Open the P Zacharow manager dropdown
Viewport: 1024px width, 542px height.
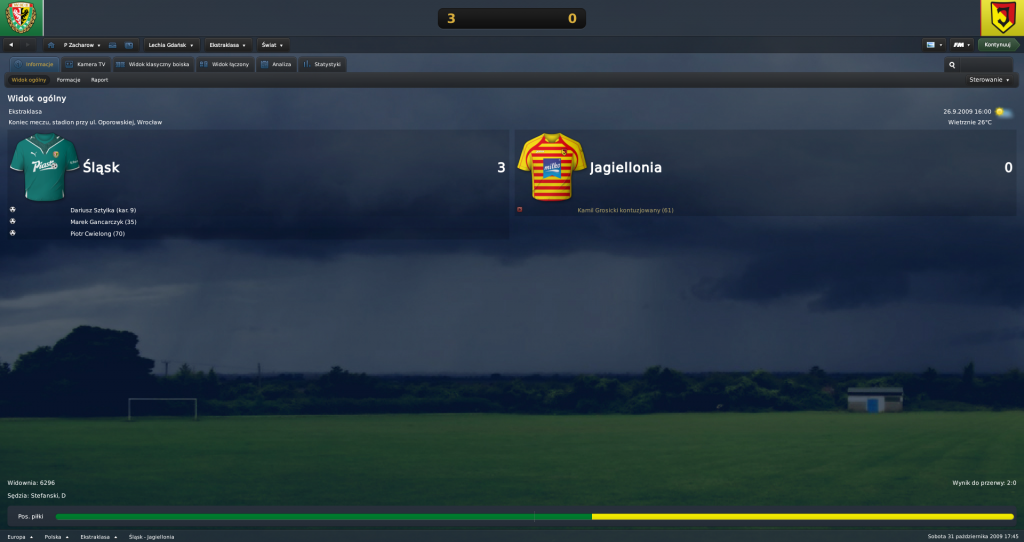pyautogui.click(x=82, y=45)
